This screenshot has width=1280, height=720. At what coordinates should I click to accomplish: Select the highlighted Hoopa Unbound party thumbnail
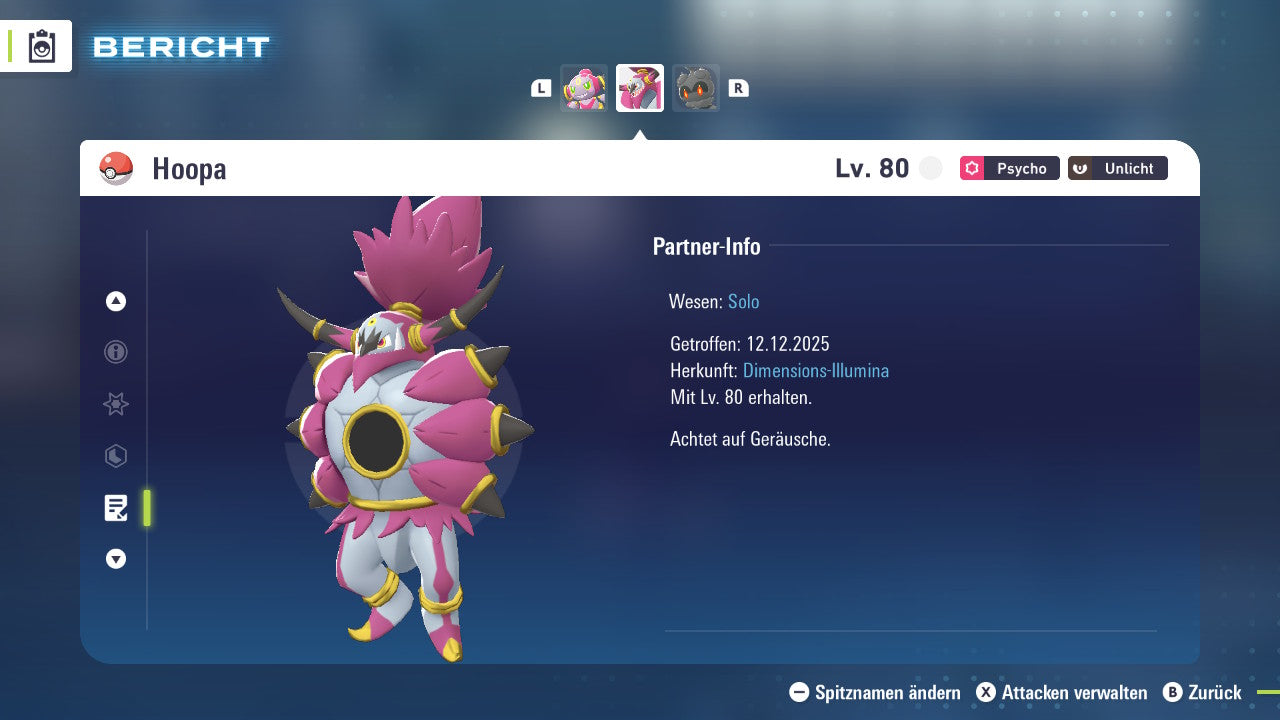(x=640, y=88)
